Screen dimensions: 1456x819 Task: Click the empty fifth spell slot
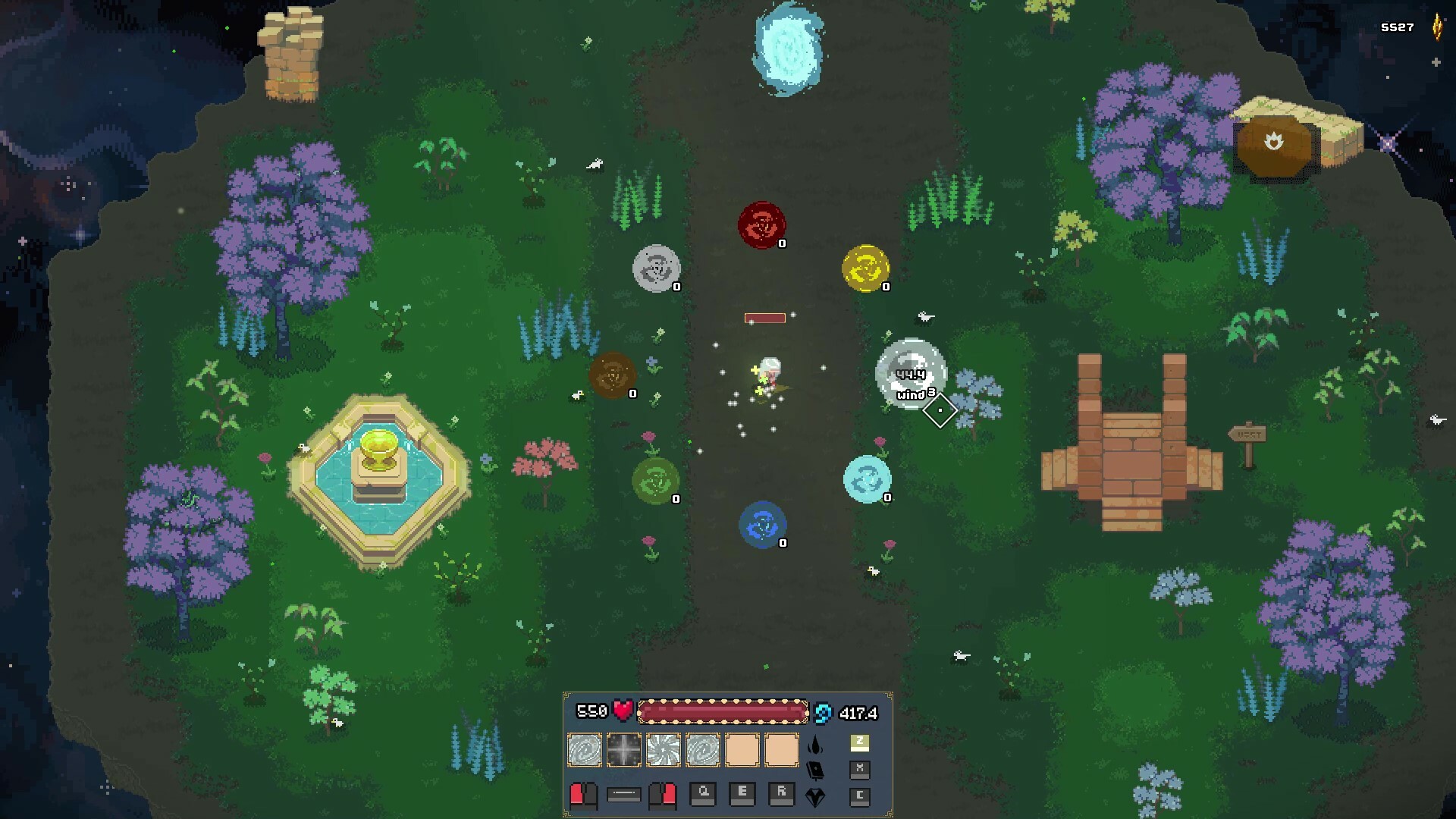(x=742, y=748)
